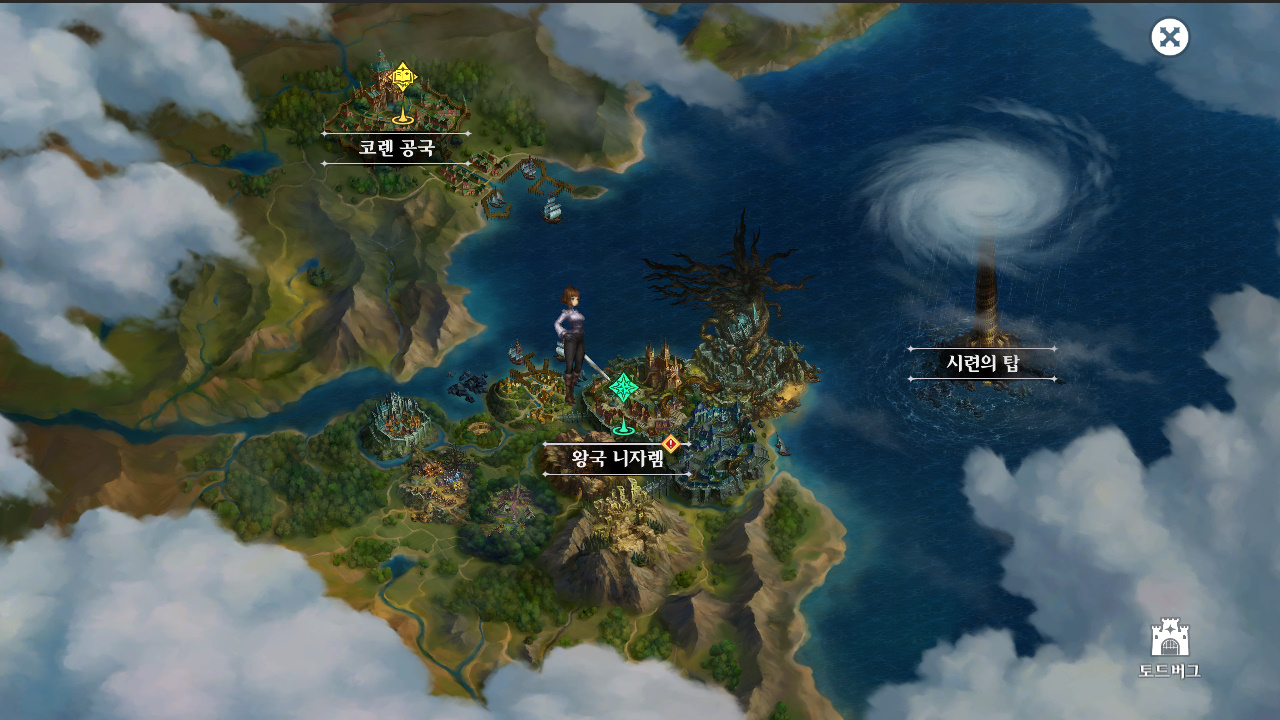
Task: Click the yellow quest marker above 코렌 공국
Action: (x=402, y=78)
